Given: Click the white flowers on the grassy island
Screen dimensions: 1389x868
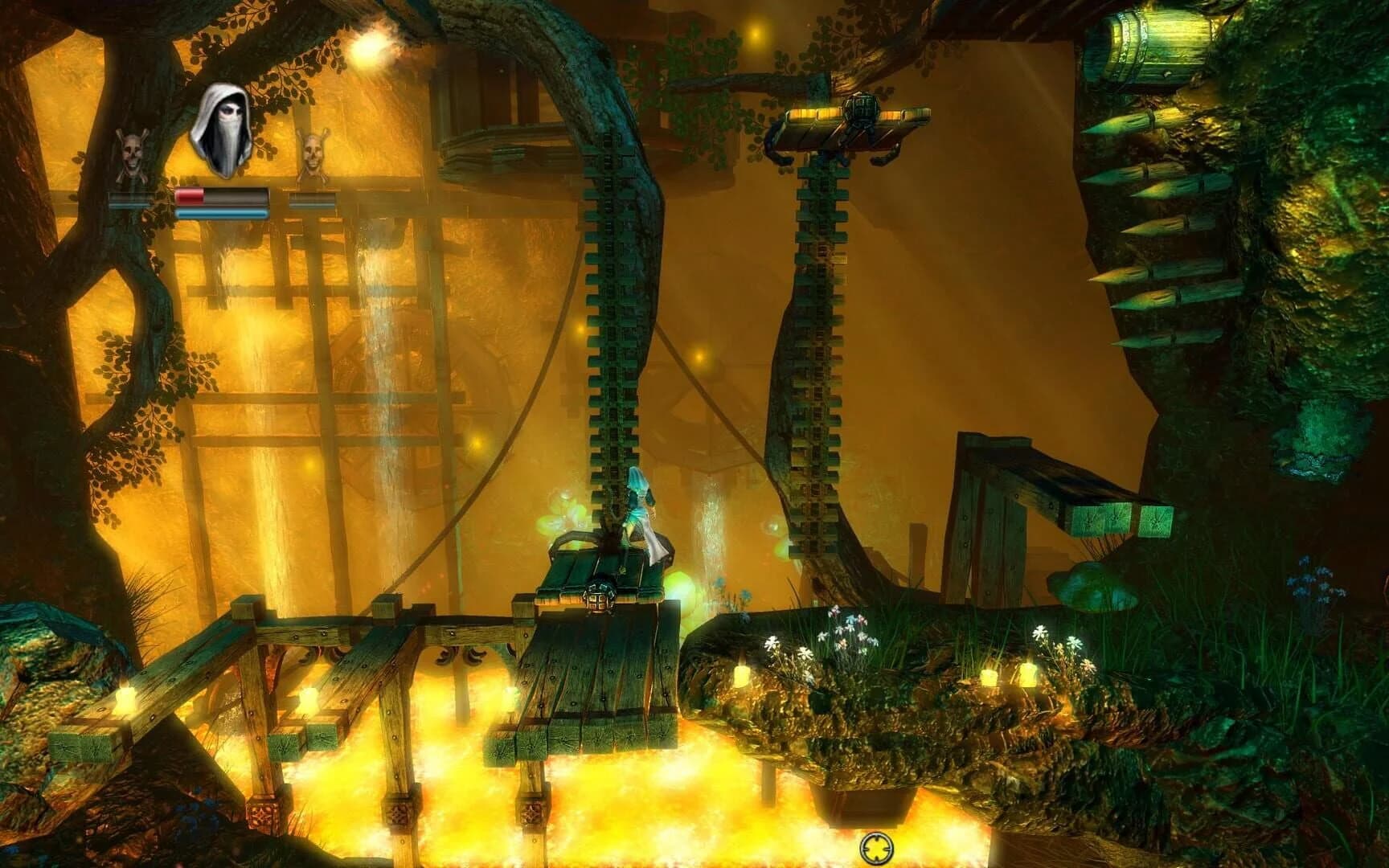Looking at the screenshot, I should (844, 635).
